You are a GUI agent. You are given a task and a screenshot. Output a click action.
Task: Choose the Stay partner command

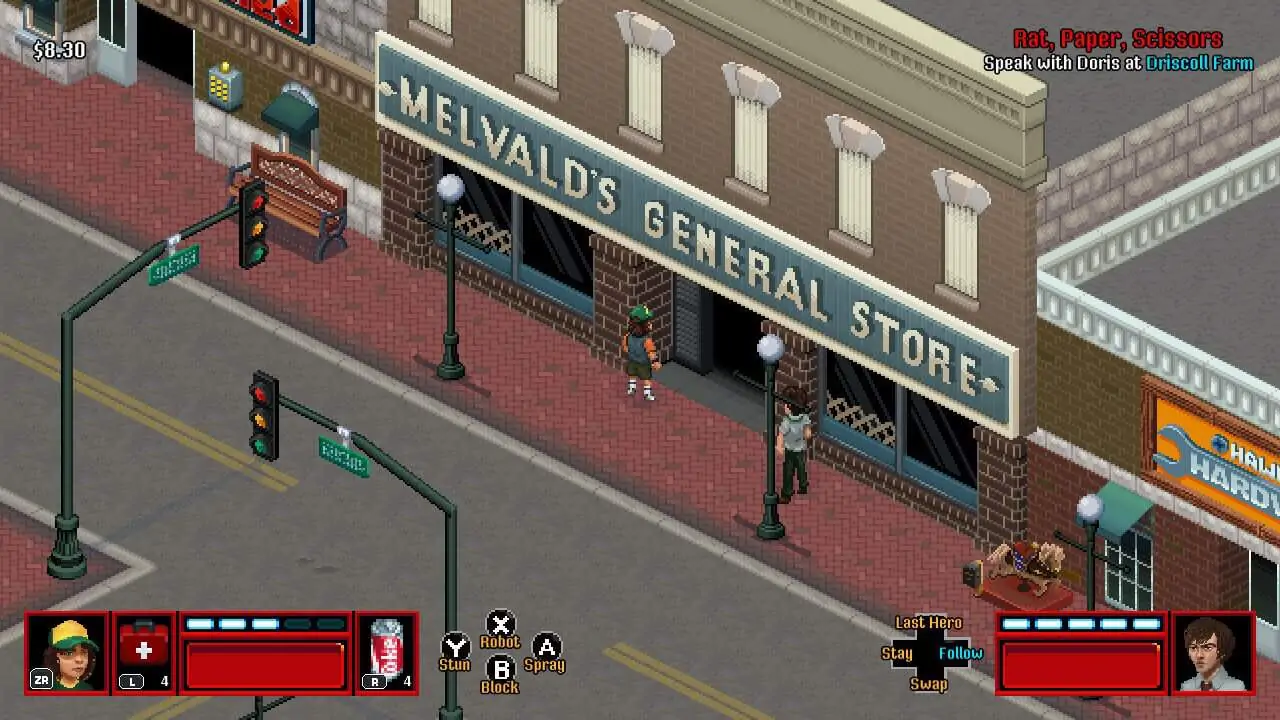coord(897,653)
